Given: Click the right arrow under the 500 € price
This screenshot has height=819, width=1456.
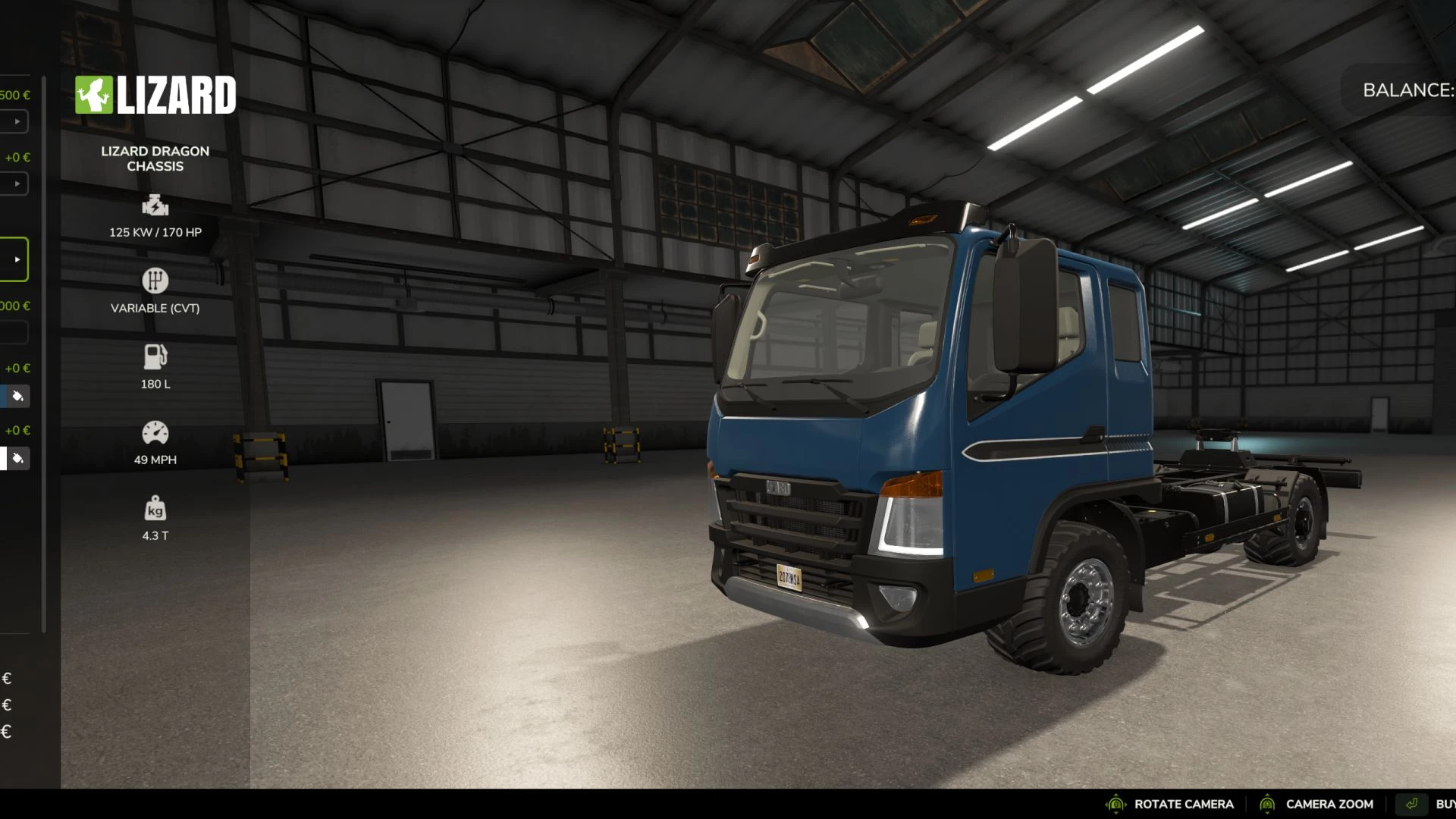Looking at the screenshot, I should point(17,121).
